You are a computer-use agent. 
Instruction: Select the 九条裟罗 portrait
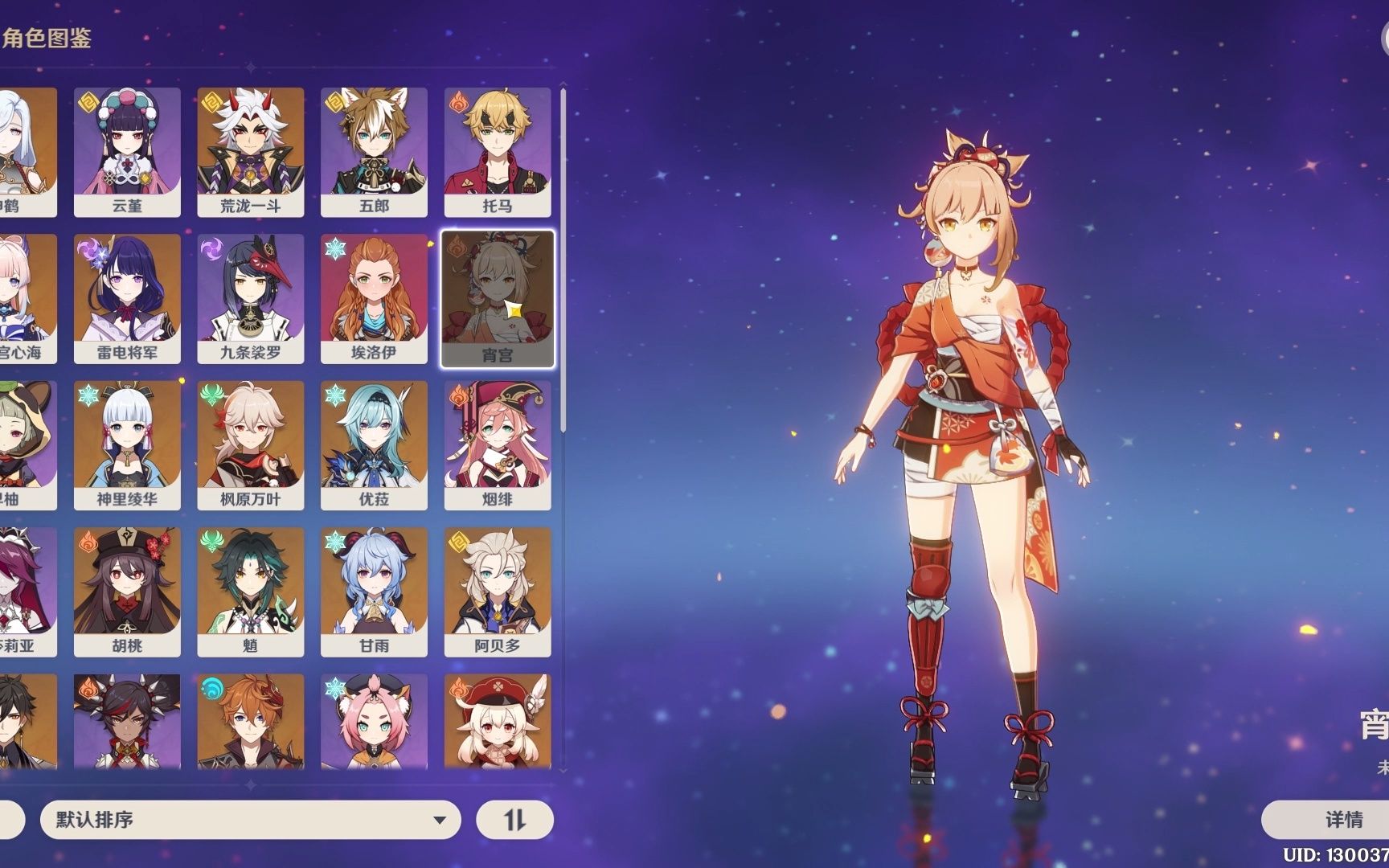click(251, 298)
